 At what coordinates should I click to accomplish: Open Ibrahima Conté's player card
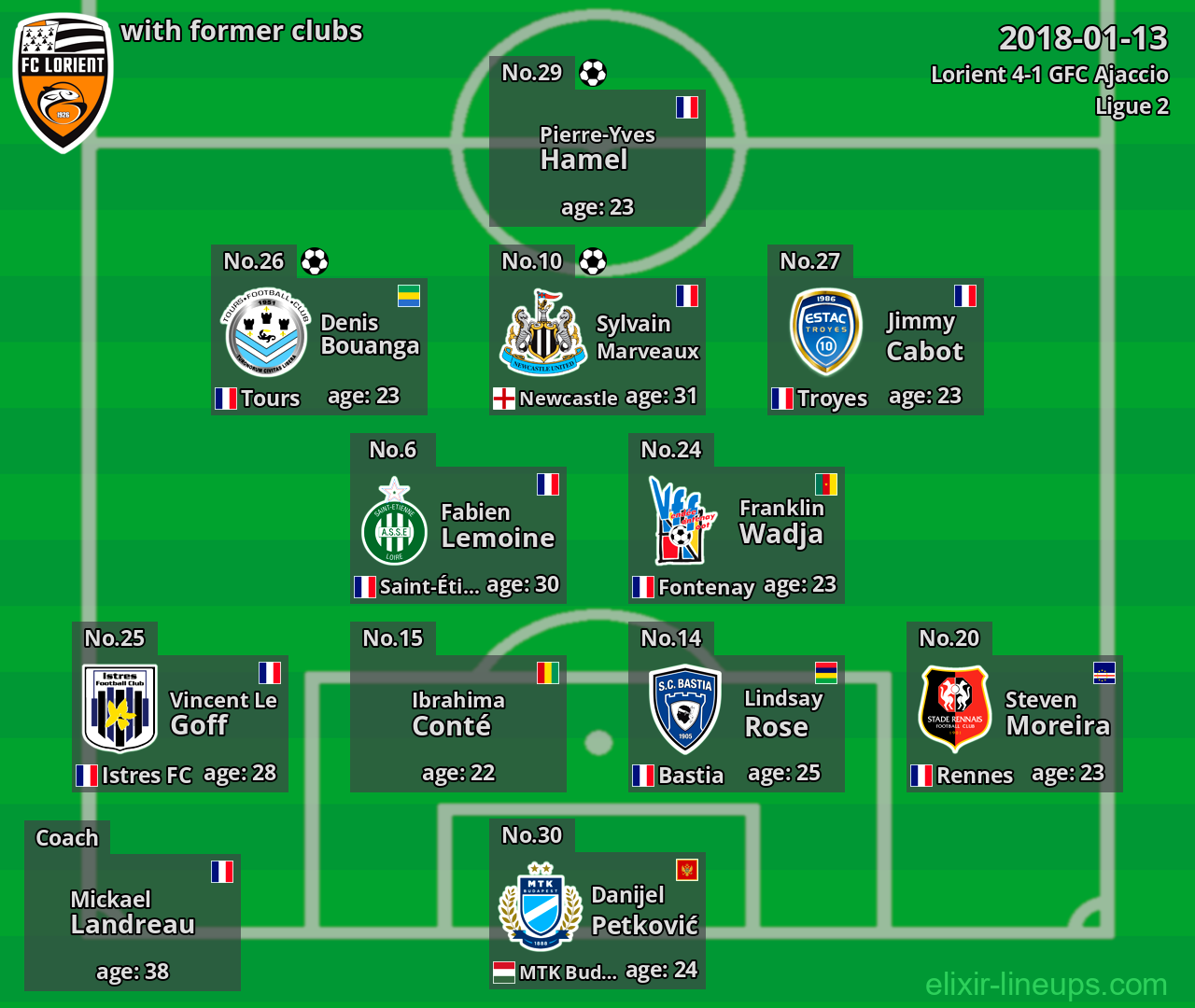(x=457, y=723)
